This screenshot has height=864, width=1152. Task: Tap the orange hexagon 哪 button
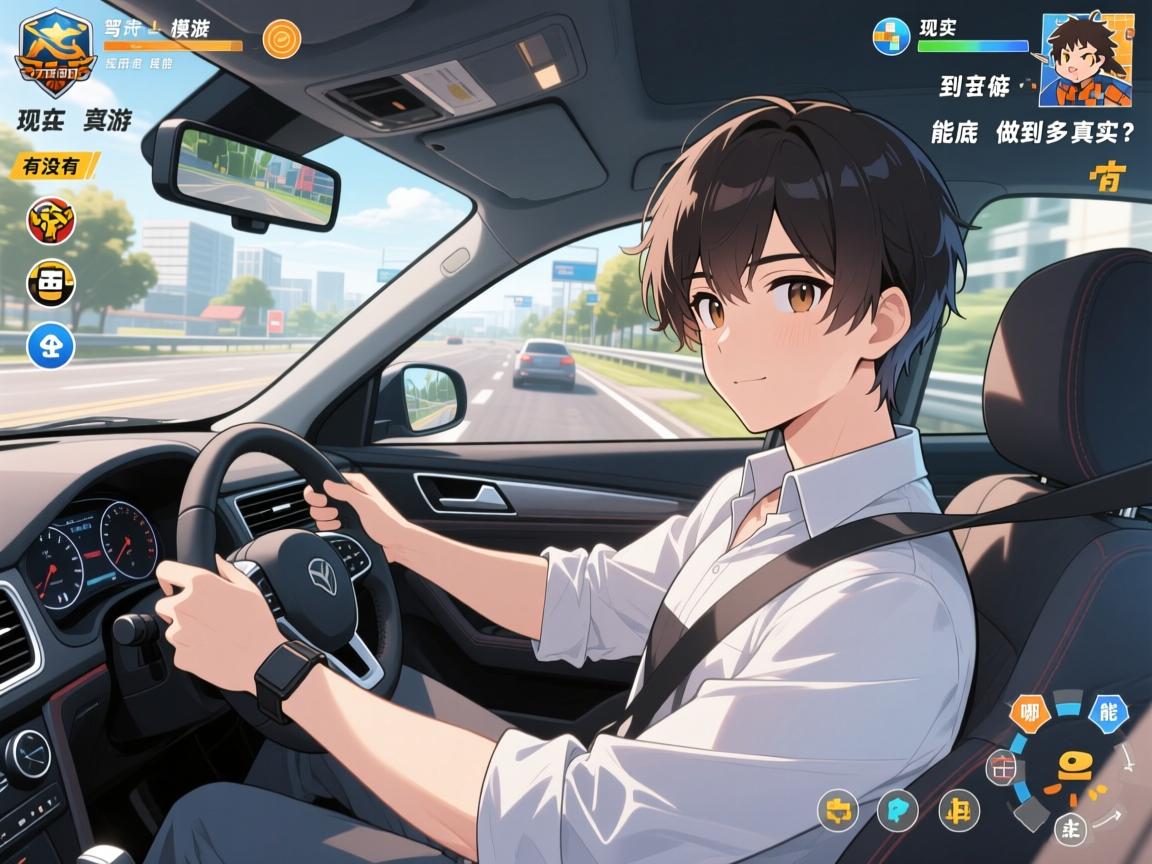(x=1029, y=713)
